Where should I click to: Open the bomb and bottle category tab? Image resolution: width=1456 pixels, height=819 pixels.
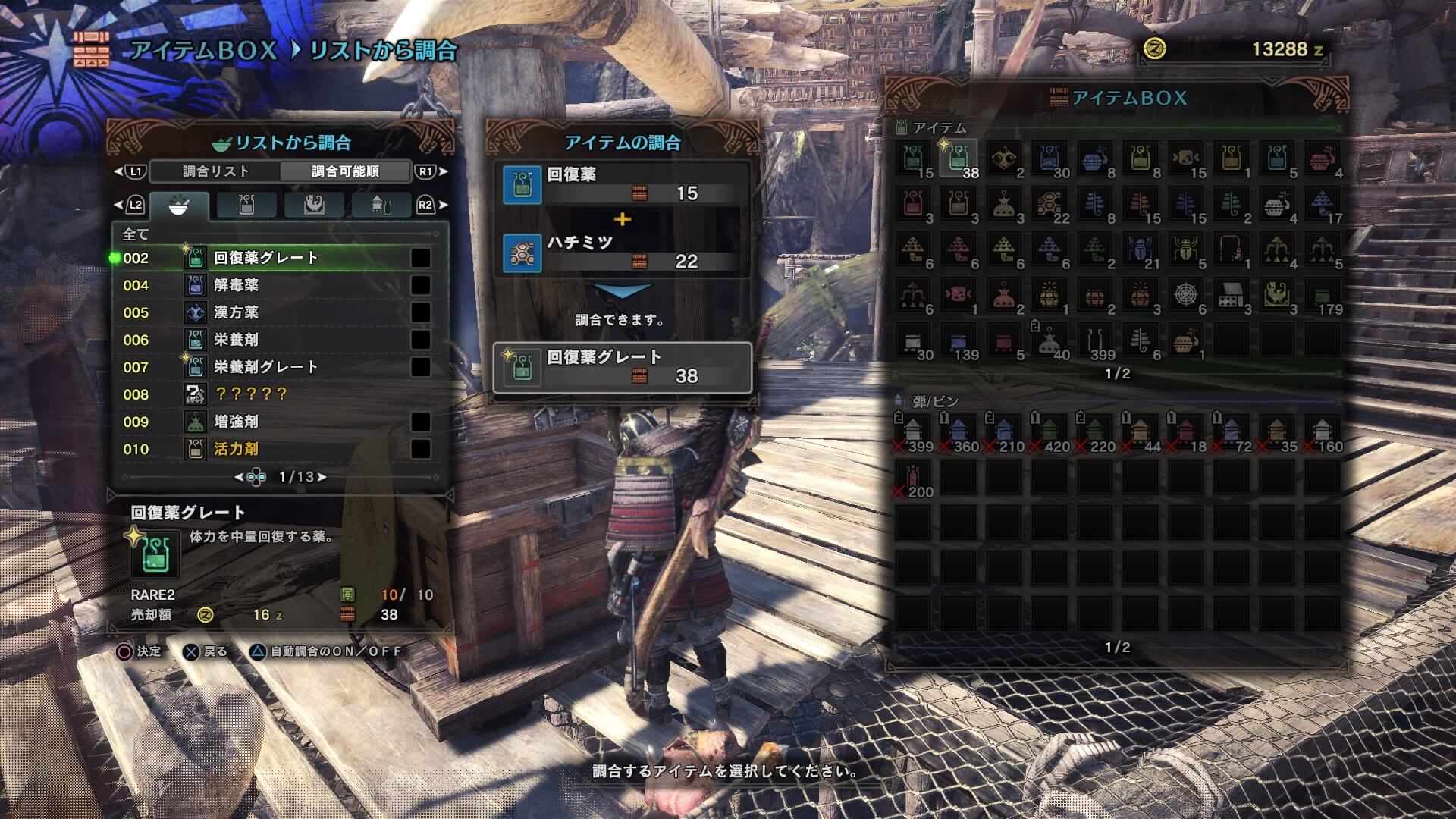pos(381,205)
